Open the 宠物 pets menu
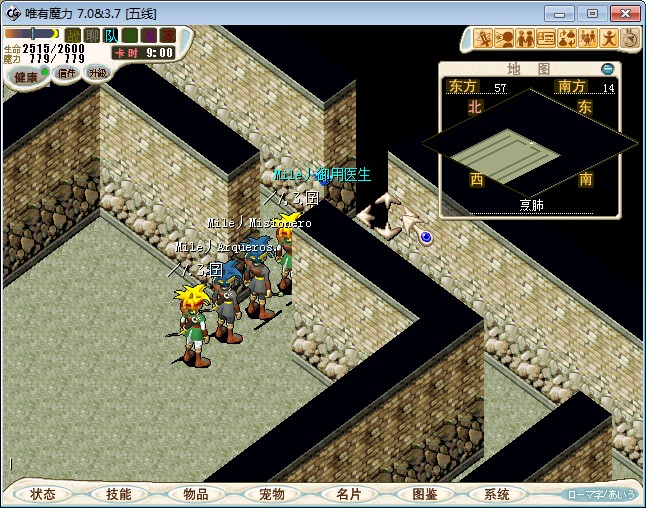 pos(272,494)
